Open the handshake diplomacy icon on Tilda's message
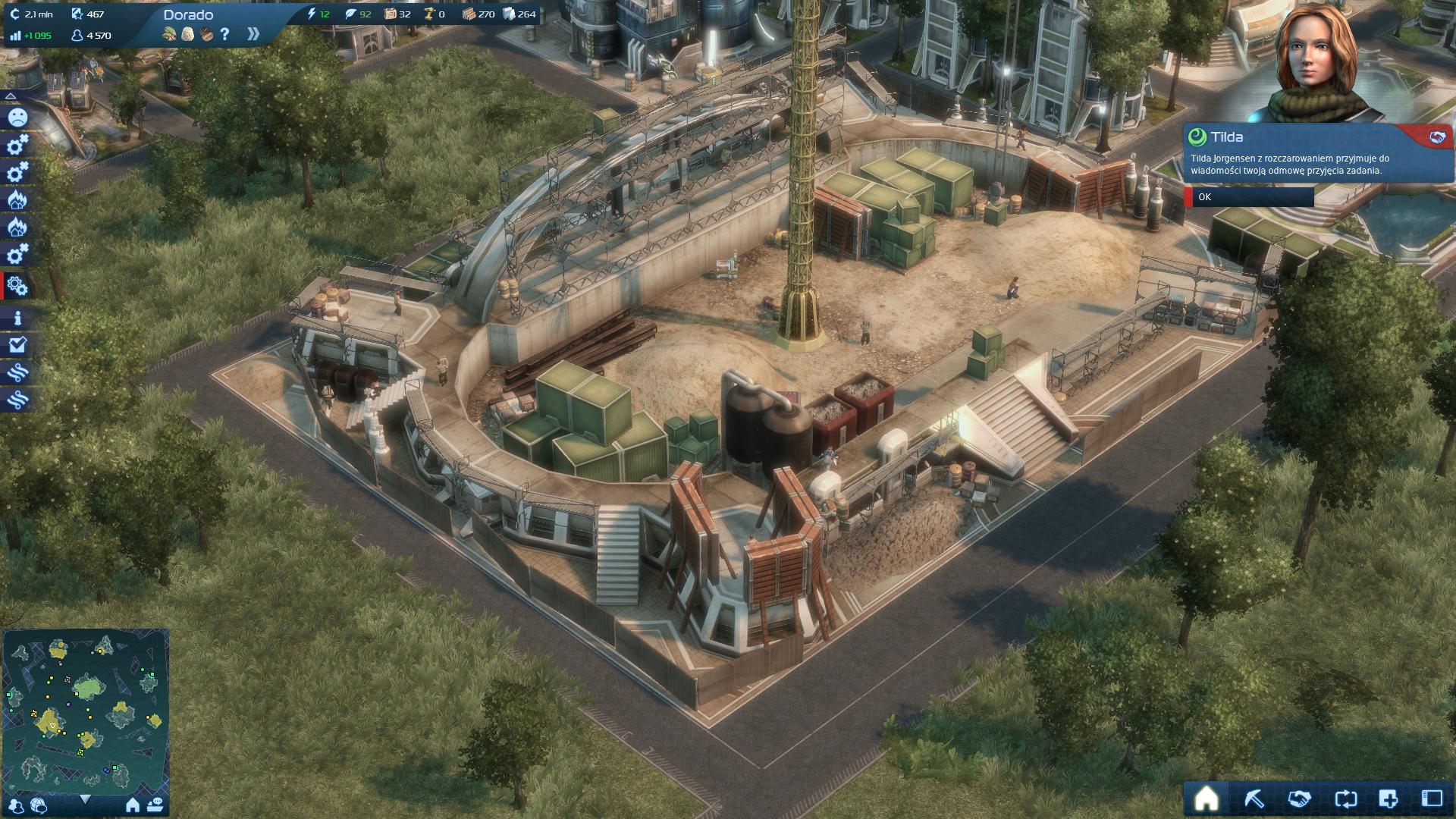This screenshot has width=1456, height=819. coord(1436,137)
